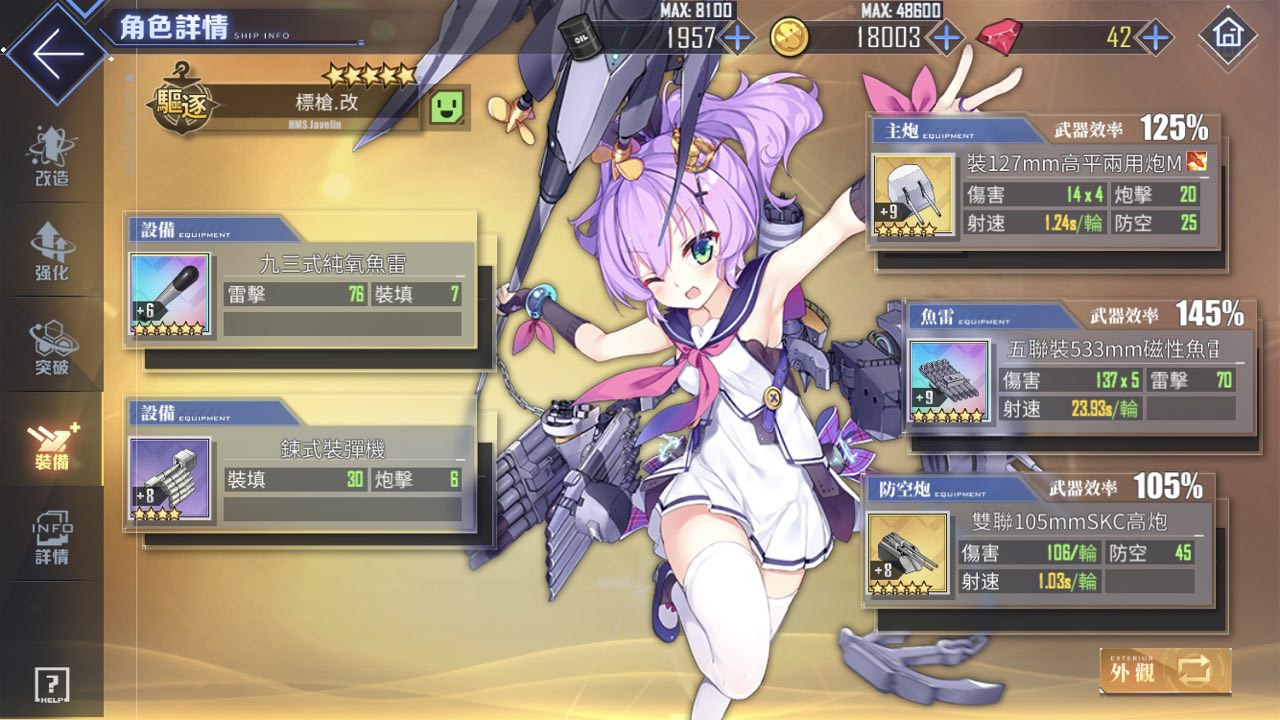This screenshot has height=720, width=1280.
Task: Switch to the 改造 retrofit tab
Action: pos(51,157)
